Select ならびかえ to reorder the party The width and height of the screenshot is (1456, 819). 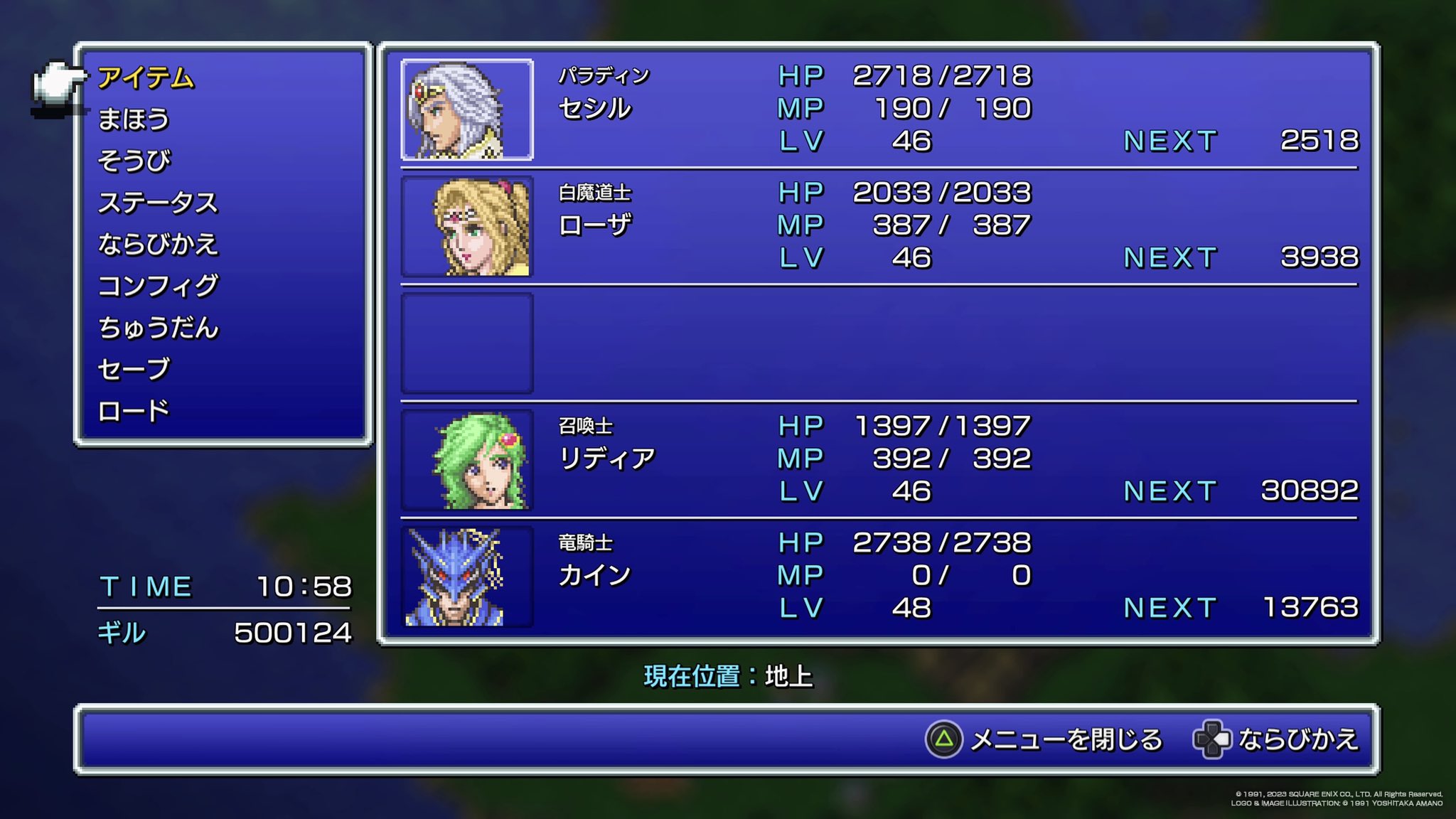tap(160, 245)
